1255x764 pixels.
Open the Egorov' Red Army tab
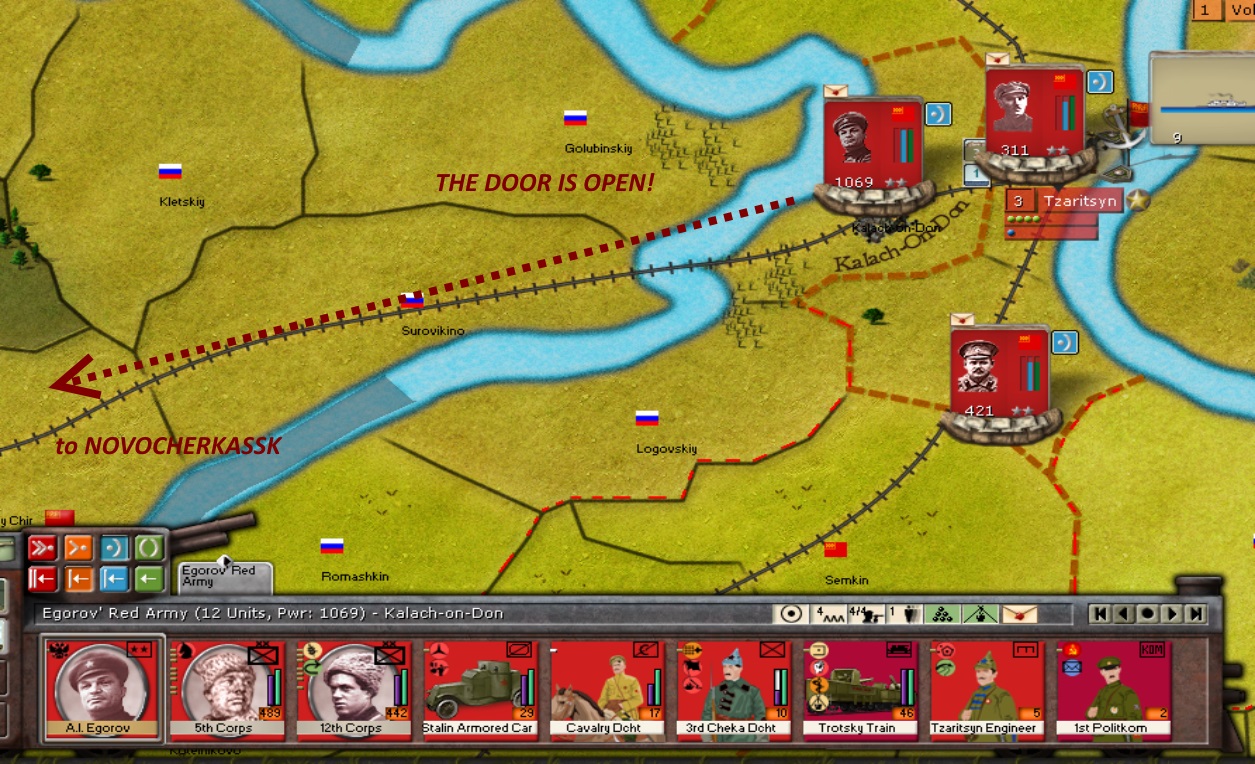pos(224,576)
